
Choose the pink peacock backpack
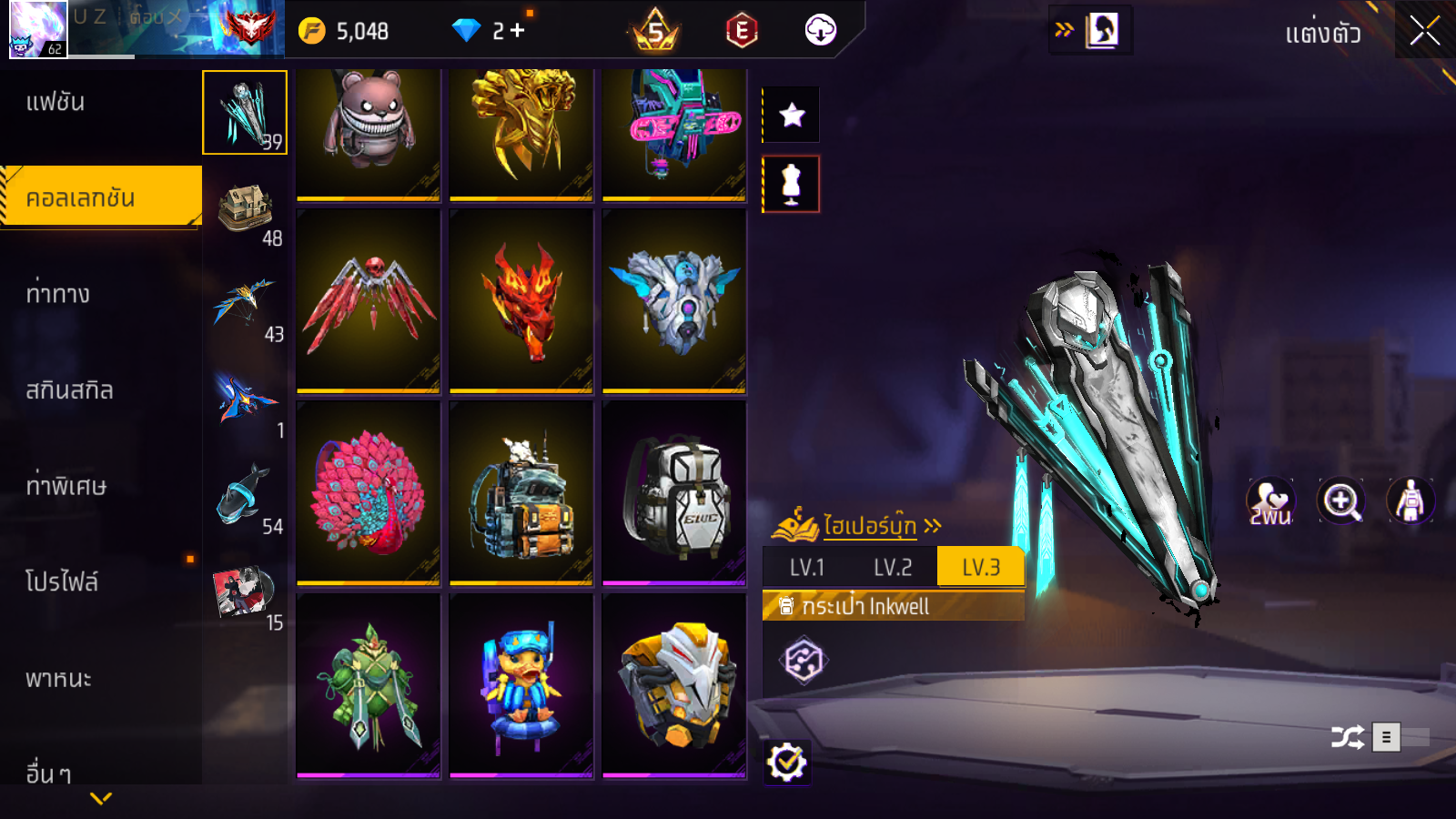[369, 492]
